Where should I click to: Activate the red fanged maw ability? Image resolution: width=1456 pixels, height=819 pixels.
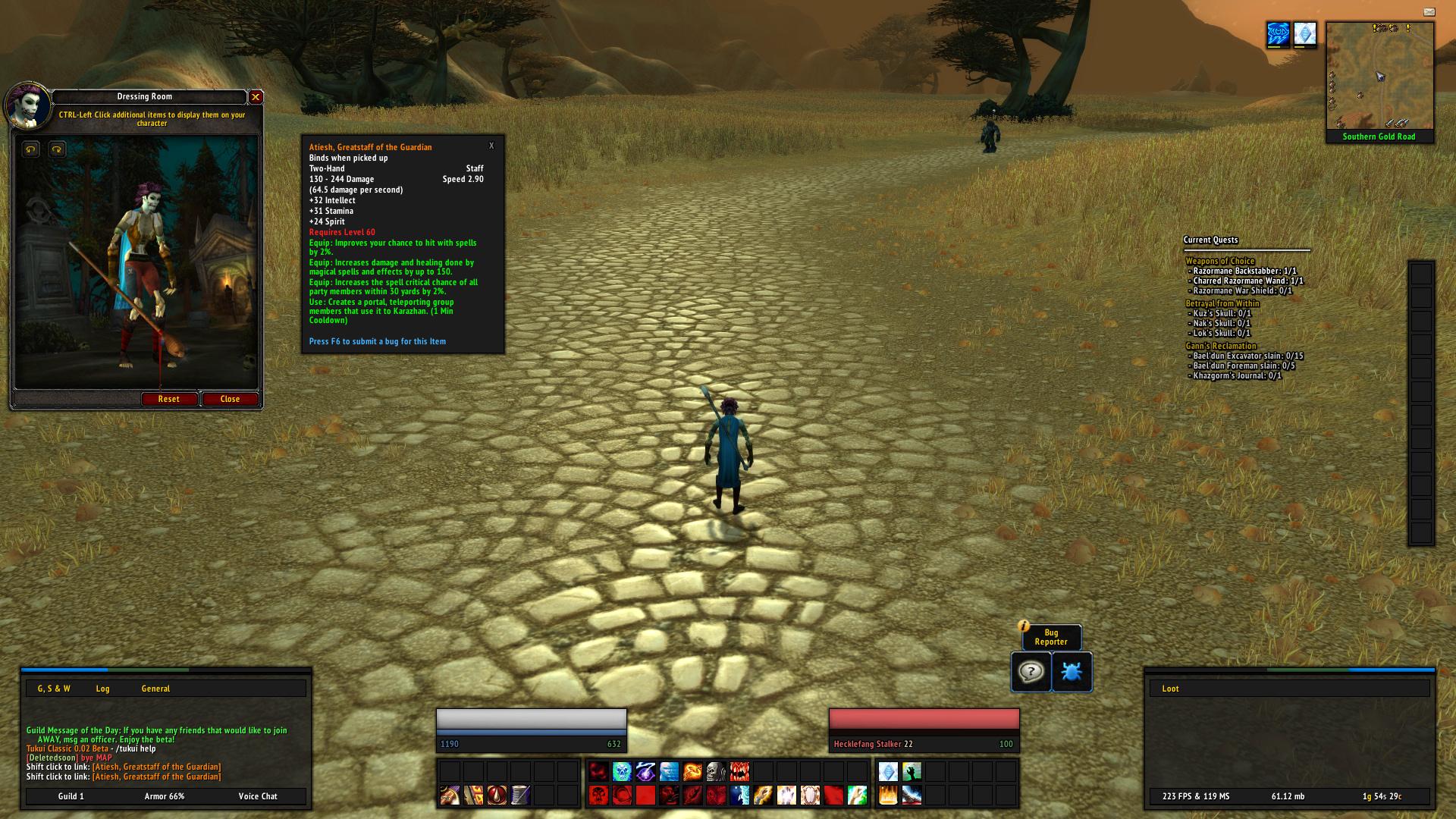click(x=739, y=772)
